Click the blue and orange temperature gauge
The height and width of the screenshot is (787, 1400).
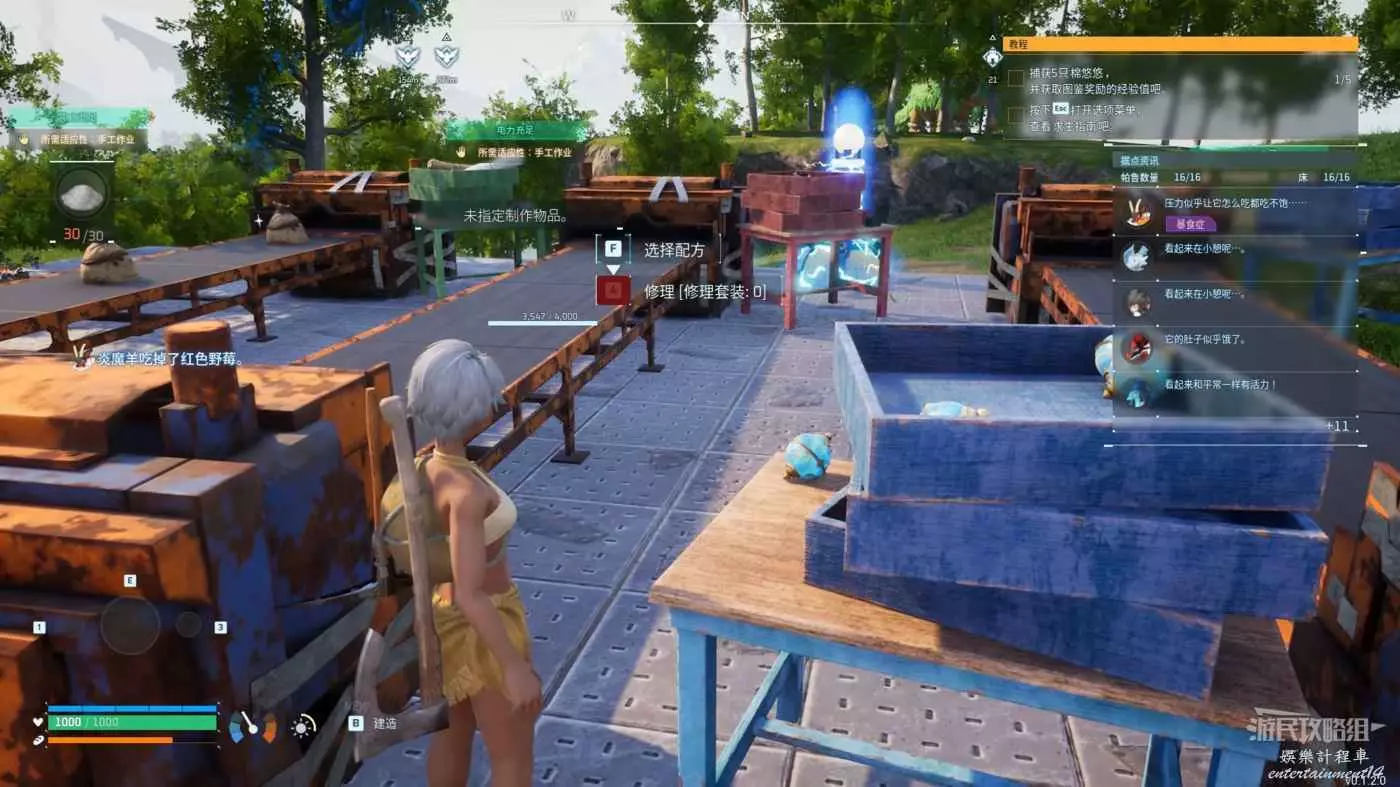(x=253, y=726)
